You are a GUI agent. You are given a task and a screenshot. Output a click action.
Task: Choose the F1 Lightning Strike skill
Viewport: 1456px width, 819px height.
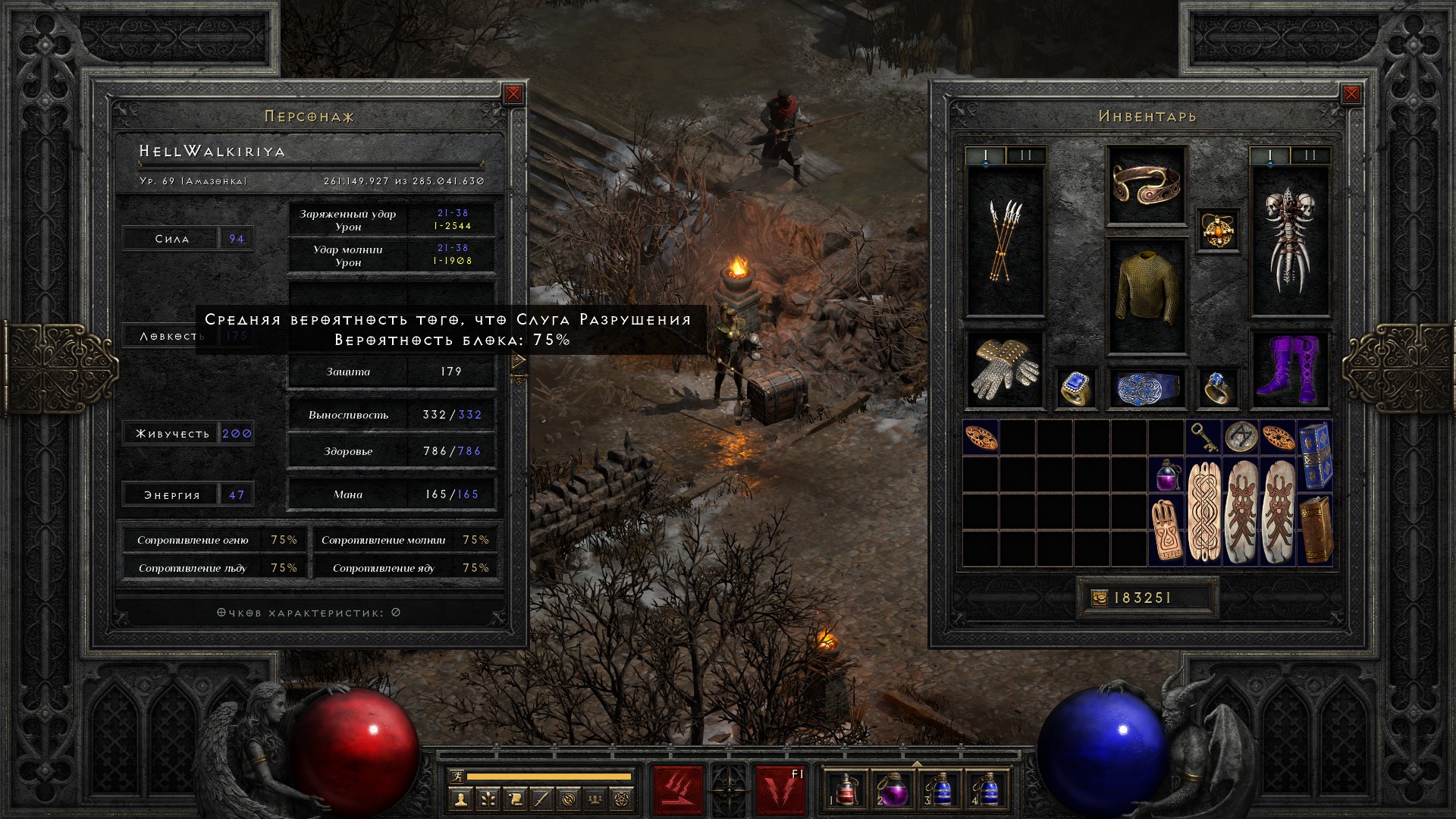pos(780,789)
